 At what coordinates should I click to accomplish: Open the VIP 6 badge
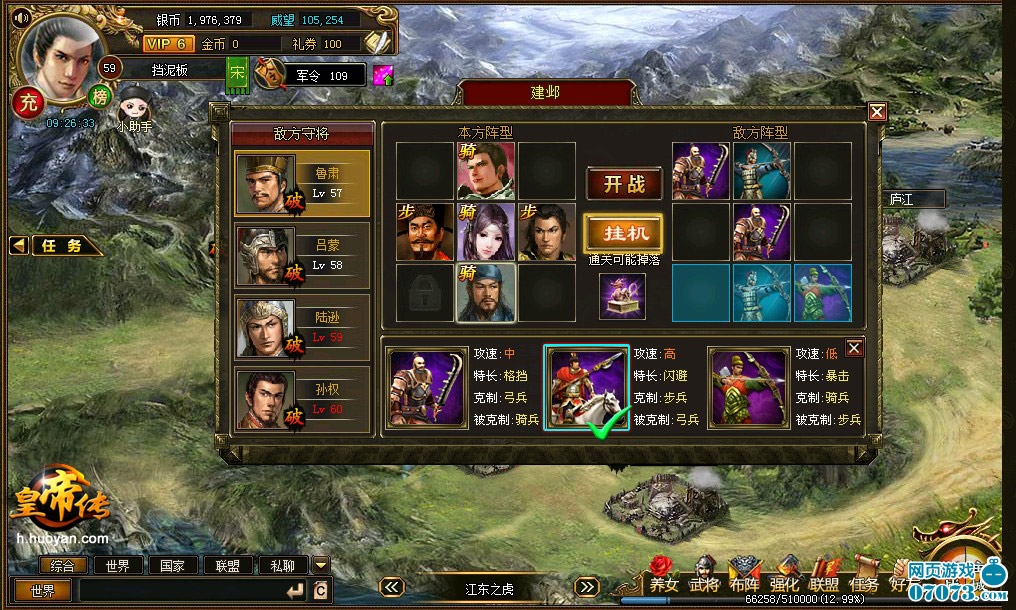click(167, 44)
